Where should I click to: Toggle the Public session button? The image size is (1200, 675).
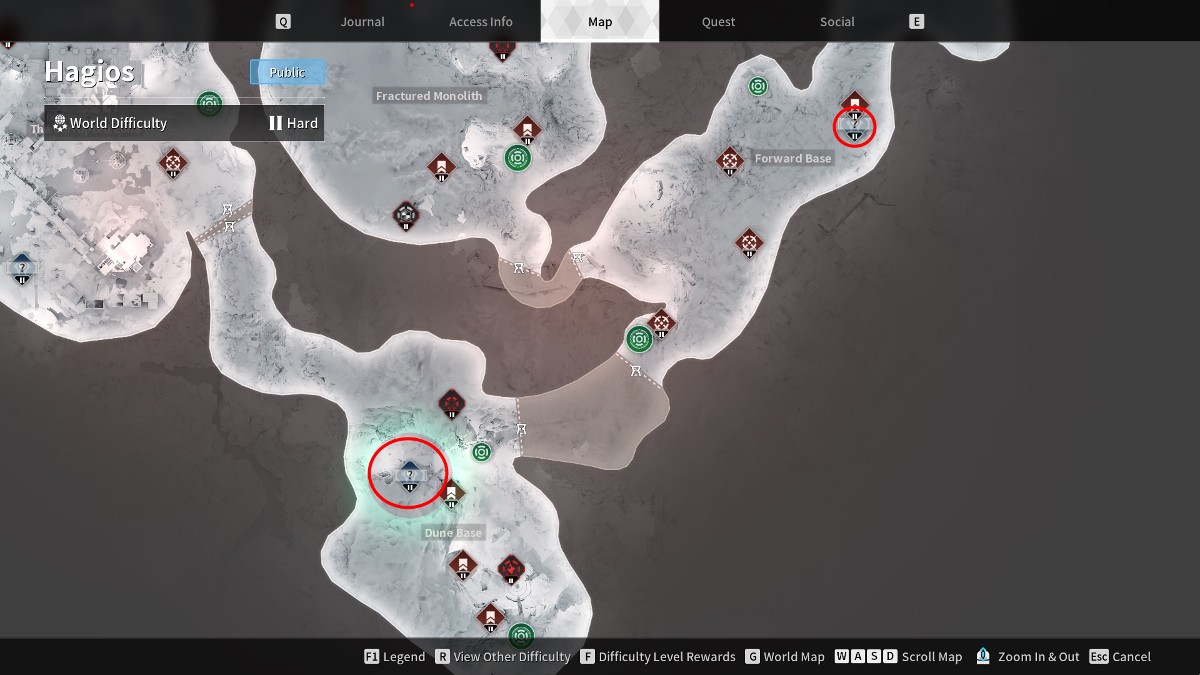(x=288, y=72)
